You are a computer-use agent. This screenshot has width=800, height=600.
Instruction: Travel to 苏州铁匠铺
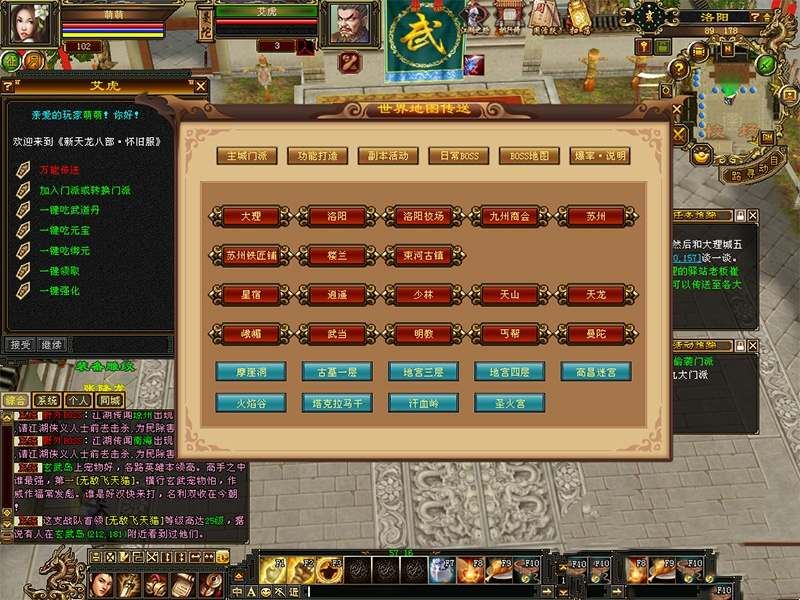(251, 255)
